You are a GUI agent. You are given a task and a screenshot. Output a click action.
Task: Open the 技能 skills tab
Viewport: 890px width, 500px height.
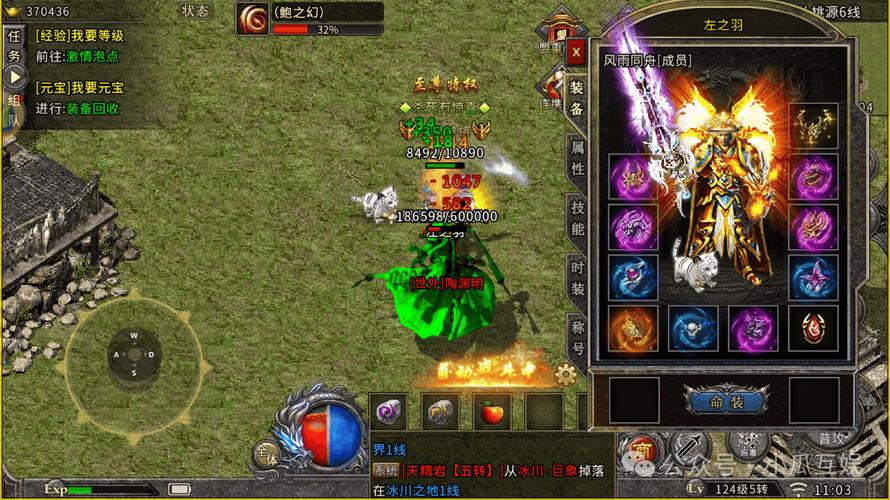point(577,216)
